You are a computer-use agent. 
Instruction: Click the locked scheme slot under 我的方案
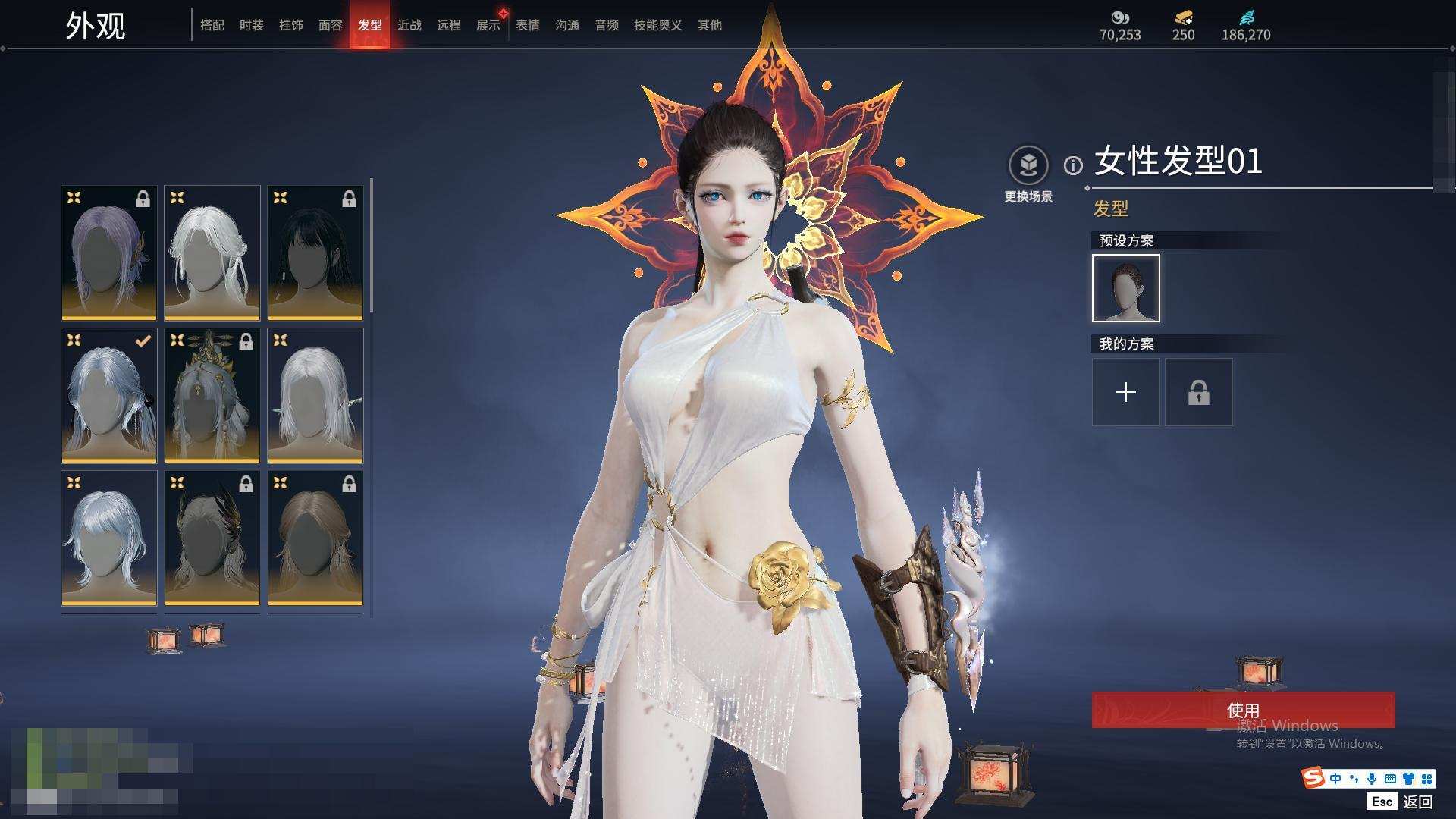tap(1198, 392)
